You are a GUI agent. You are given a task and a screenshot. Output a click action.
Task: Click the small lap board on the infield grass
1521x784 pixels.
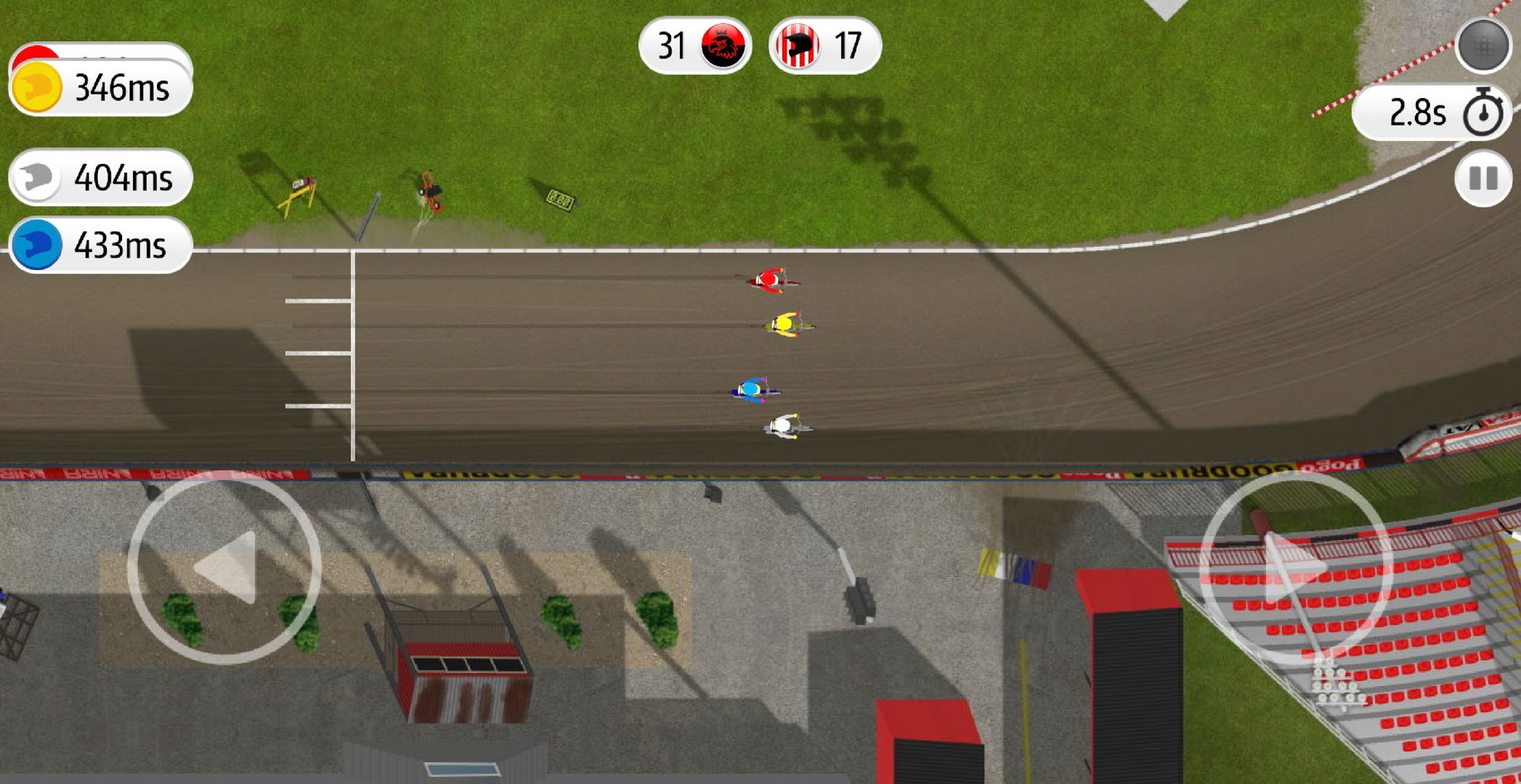click(x=558, y=198)
